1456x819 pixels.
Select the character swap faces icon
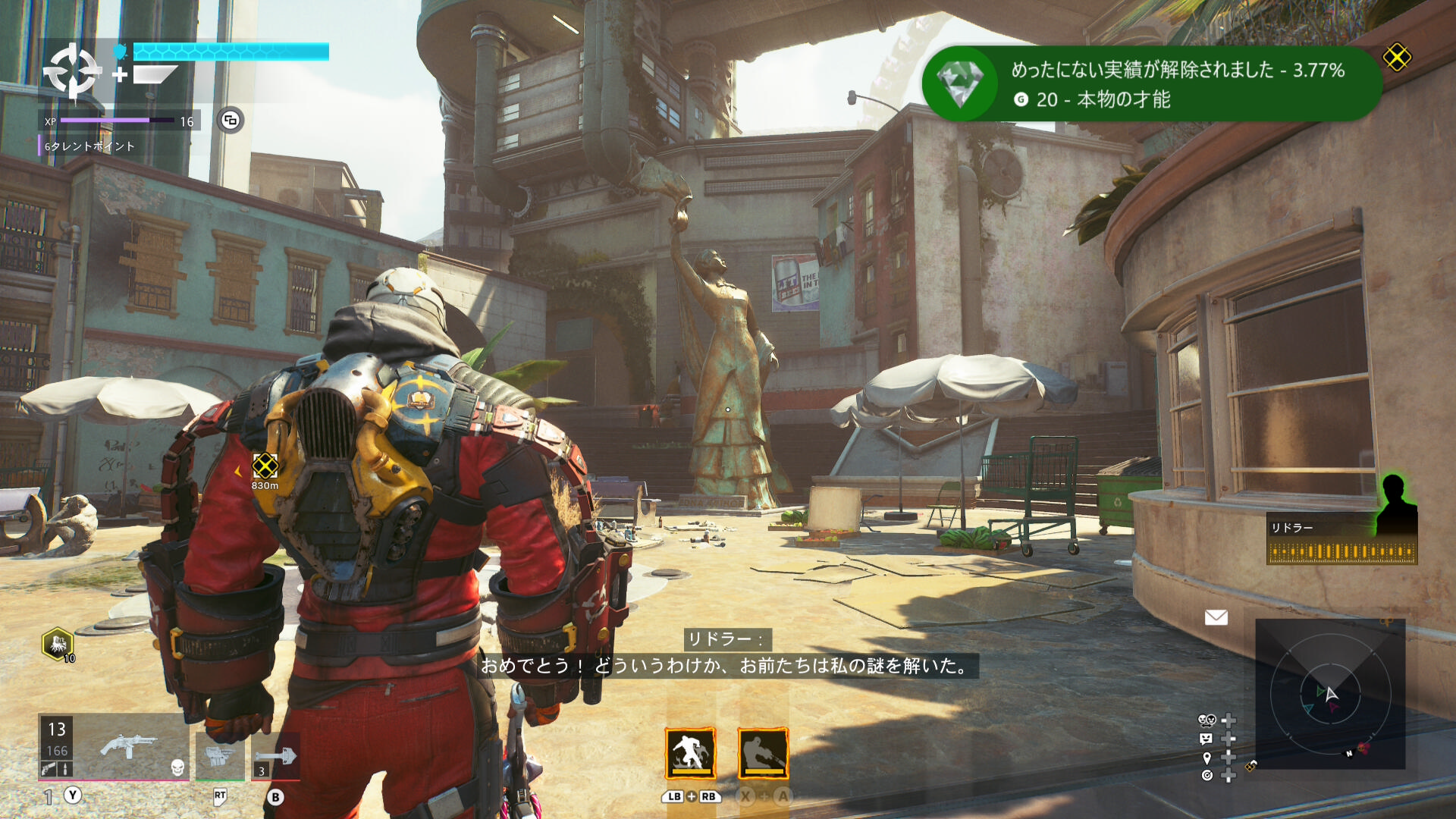tap(1207, 720)
